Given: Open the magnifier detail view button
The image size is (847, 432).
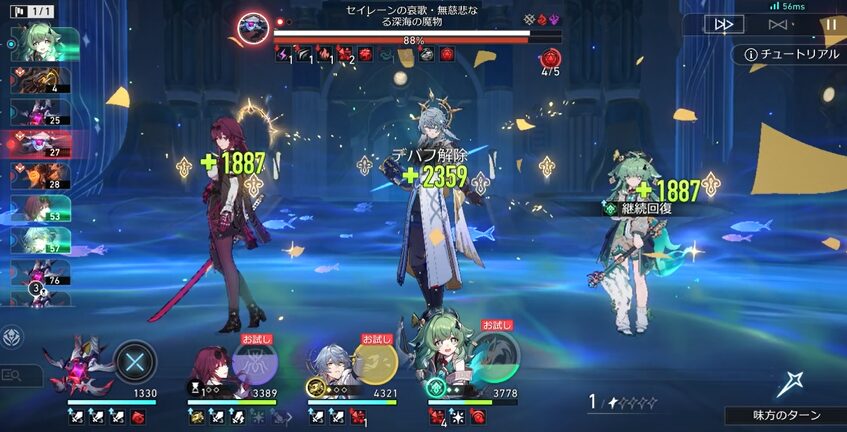Looking at the screenshot, I should [14, 375].
